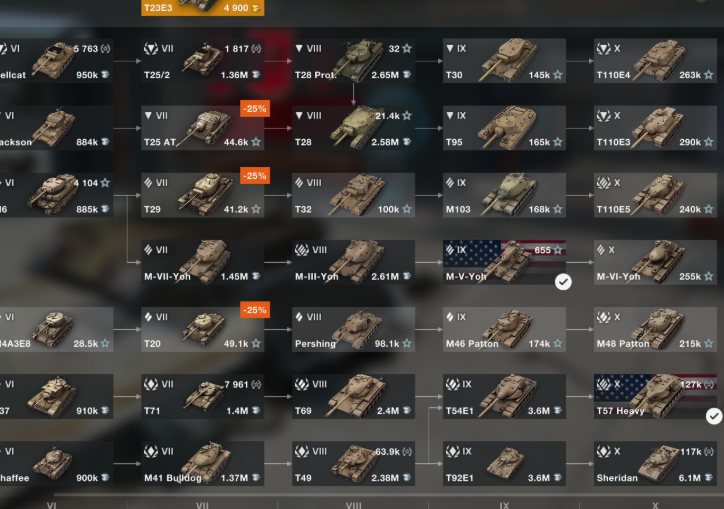
Task: Open the M103 heavy tank node
Action: (504, 196)
